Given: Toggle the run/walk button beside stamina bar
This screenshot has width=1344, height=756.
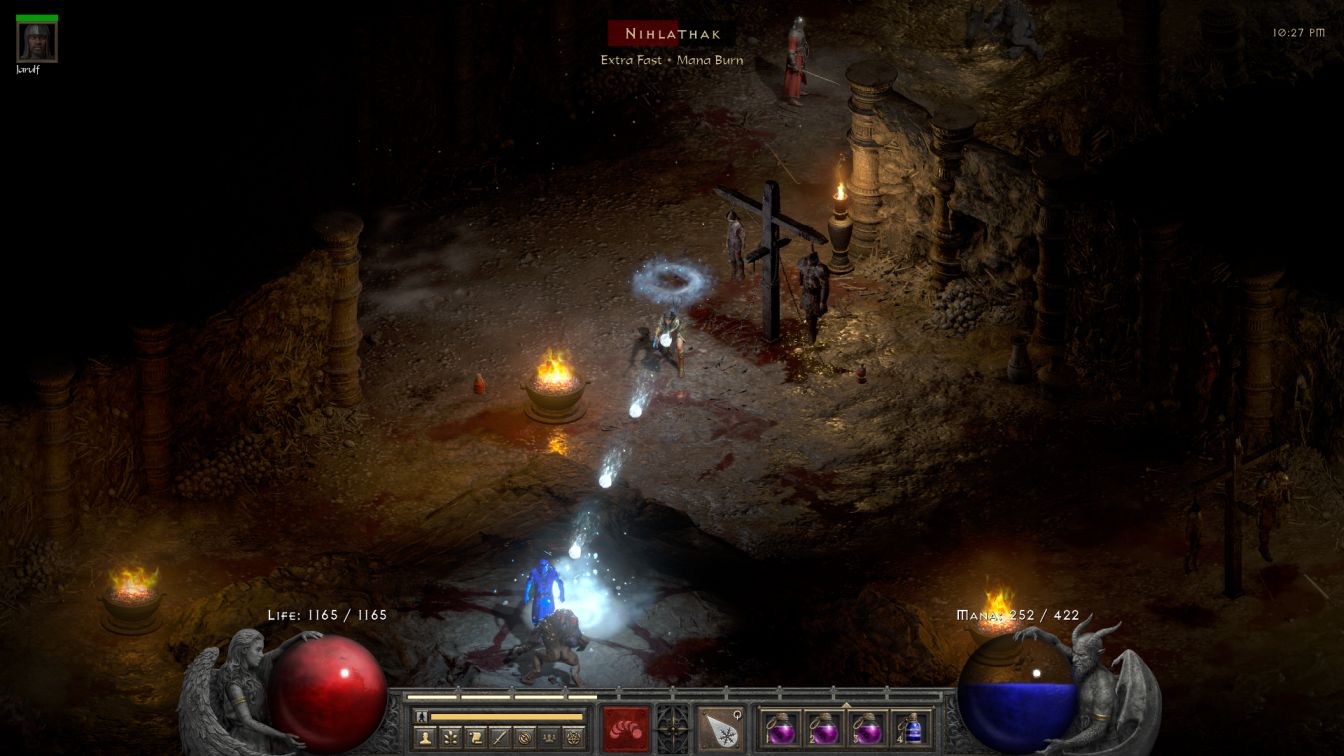Looking at the screenshot, I should click(x=421, y=716).
